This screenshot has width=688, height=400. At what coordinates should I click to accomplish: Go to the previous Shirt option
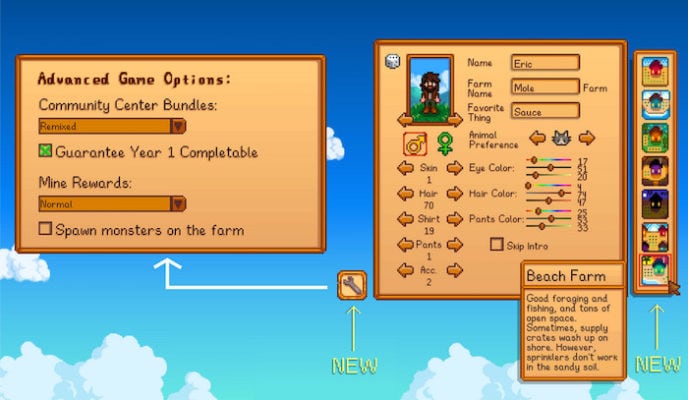[x=407, y=219]
